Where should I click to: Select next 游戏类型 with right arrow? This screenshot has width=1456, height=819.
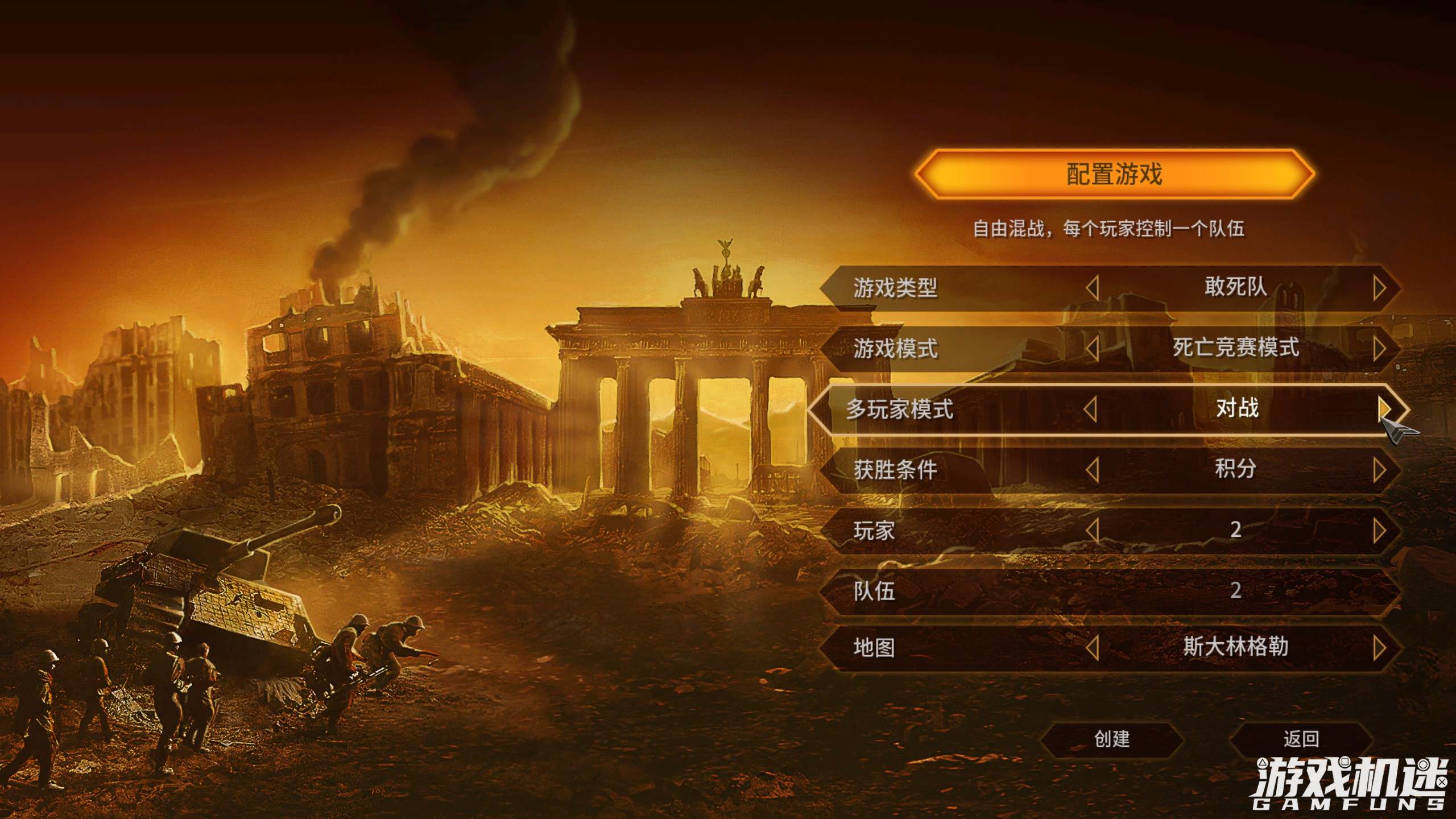1379,288
